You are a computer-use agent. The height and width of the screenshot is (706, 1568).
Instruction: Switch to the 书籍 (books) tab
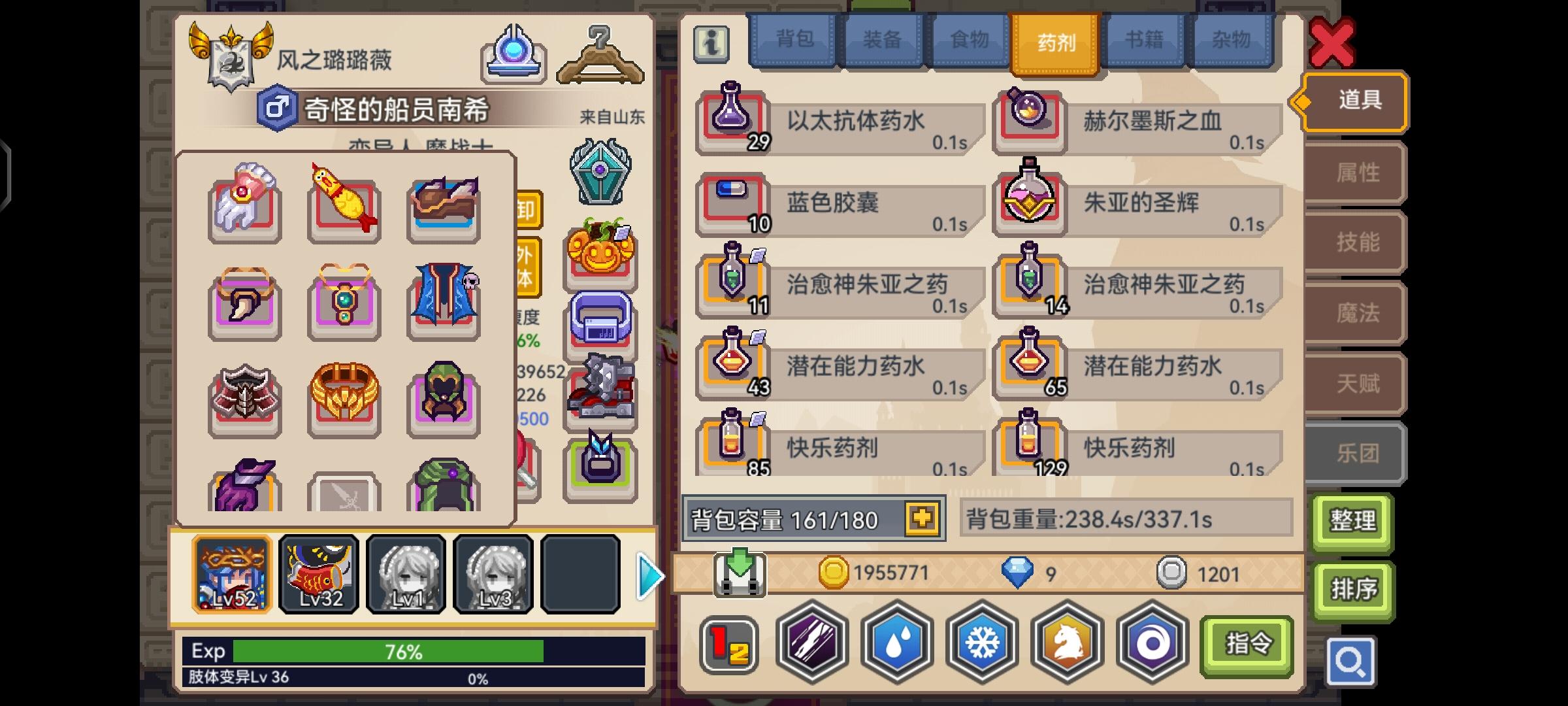point(1142,41)
